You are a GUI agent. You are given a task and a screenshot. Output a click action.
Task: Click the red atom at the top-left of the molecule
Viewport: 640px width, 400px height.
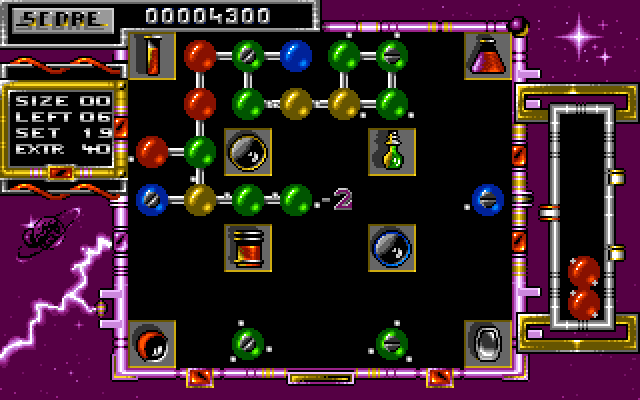(200, 54)
